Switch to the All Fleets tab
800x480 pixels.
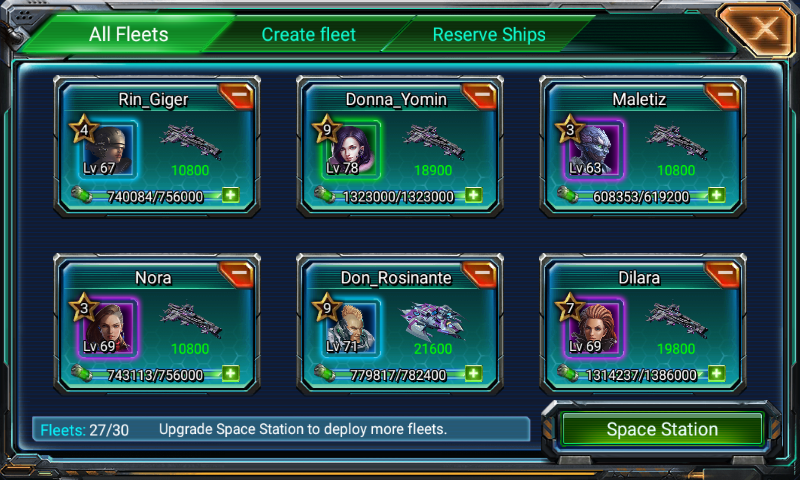(128, 35)
